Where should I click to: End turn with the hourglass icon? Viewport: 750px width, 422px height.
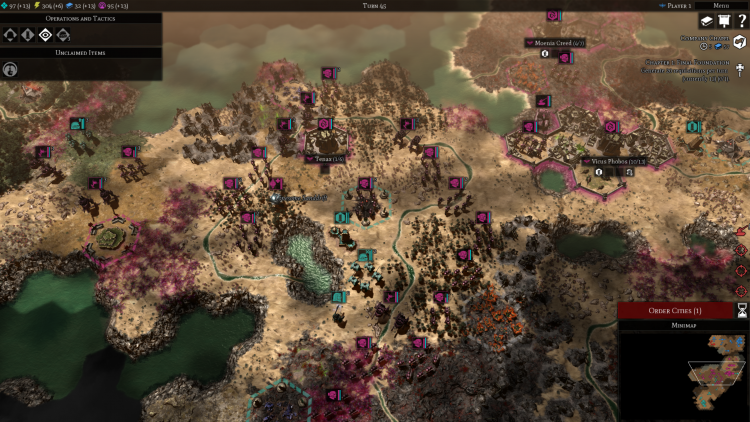[741, 311]
